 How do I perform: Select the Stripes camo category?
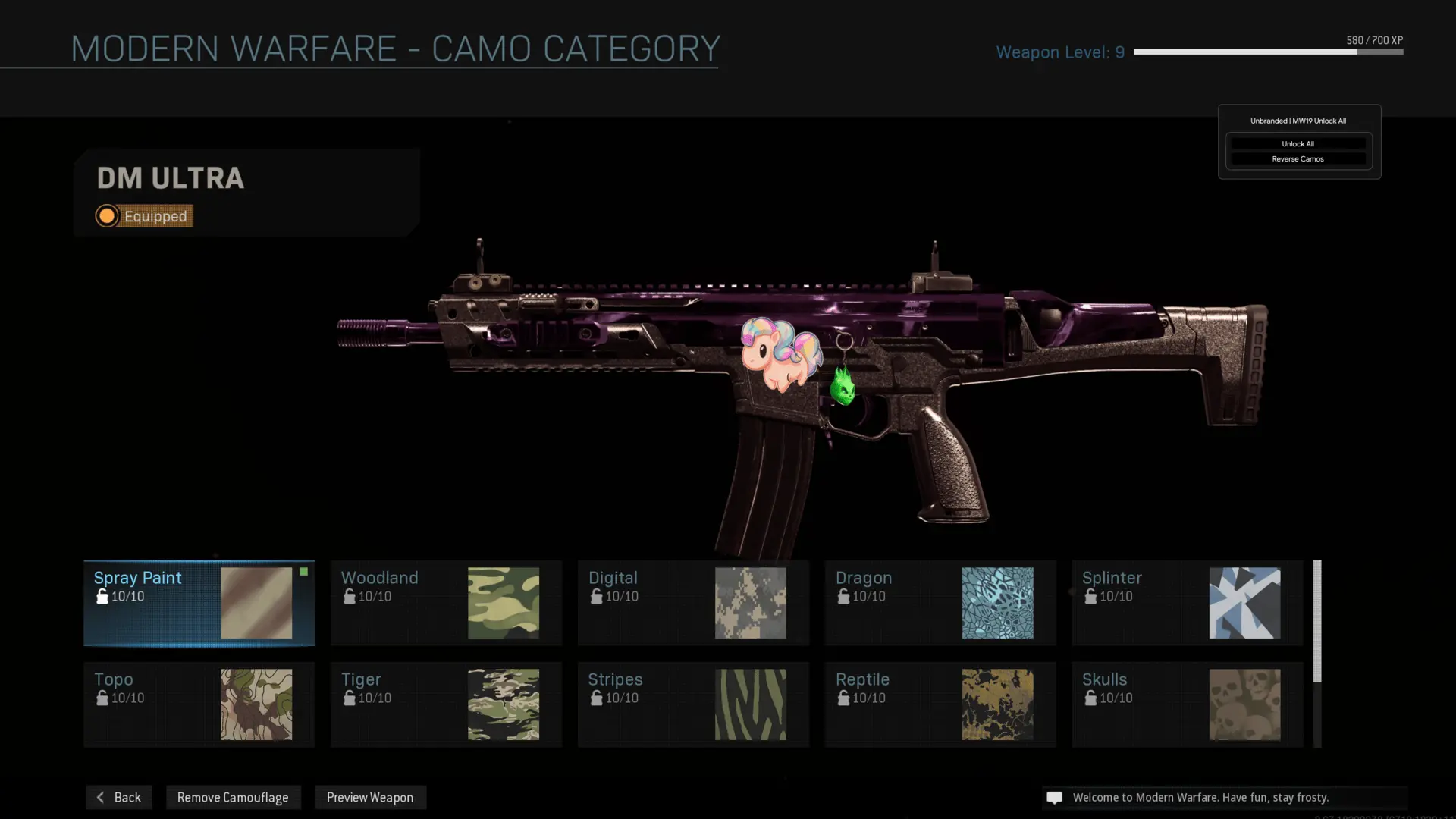[693, 704]
